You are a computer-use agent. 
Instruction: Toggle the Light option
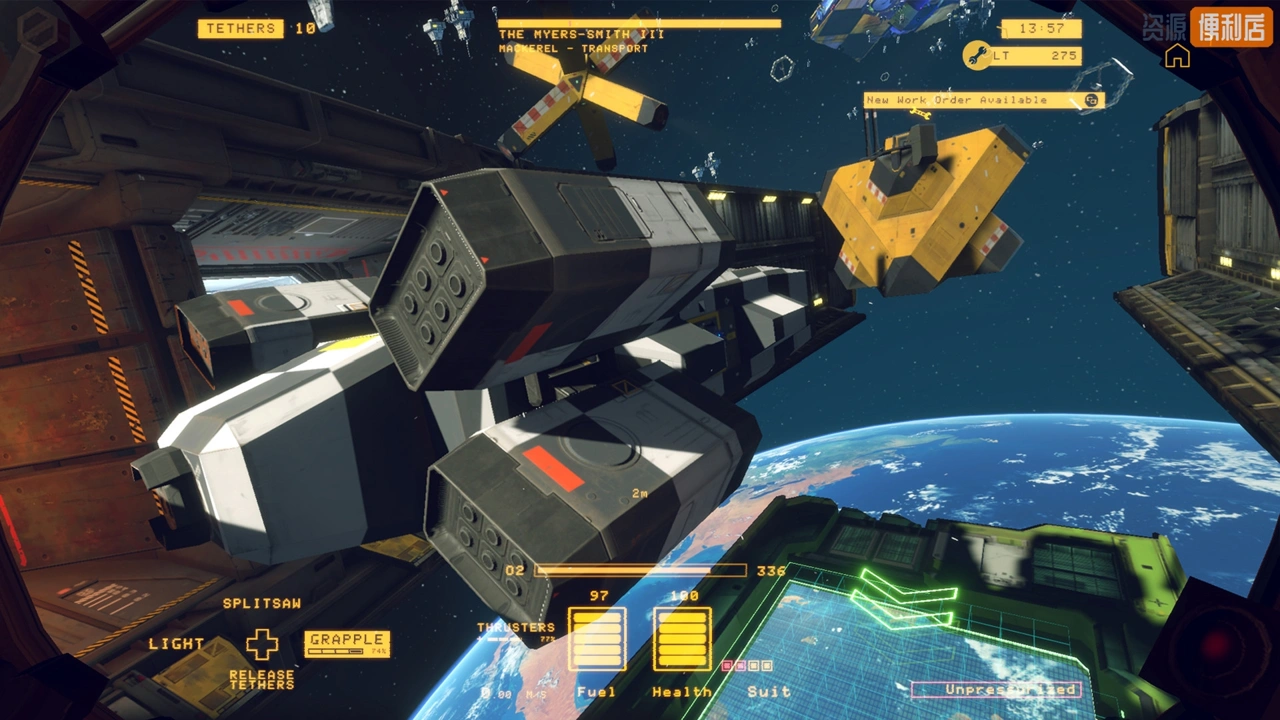(177, 644)
